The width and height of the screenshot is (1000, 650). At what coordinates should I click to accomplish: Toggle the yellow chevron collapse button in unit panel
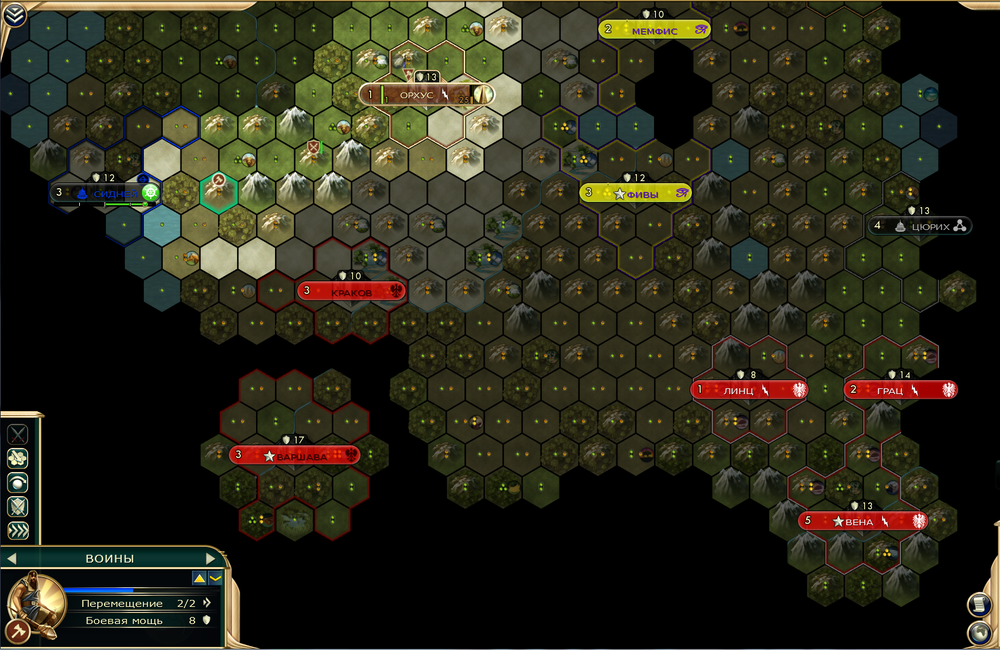coord(215,578)
